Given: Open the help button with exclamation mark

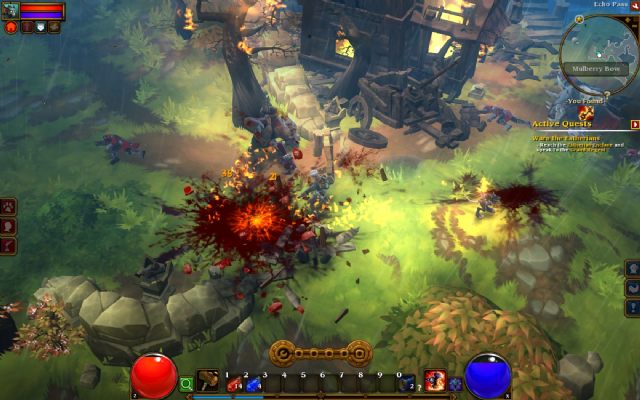Looking at the screenshot, I should tap(633, 308).
